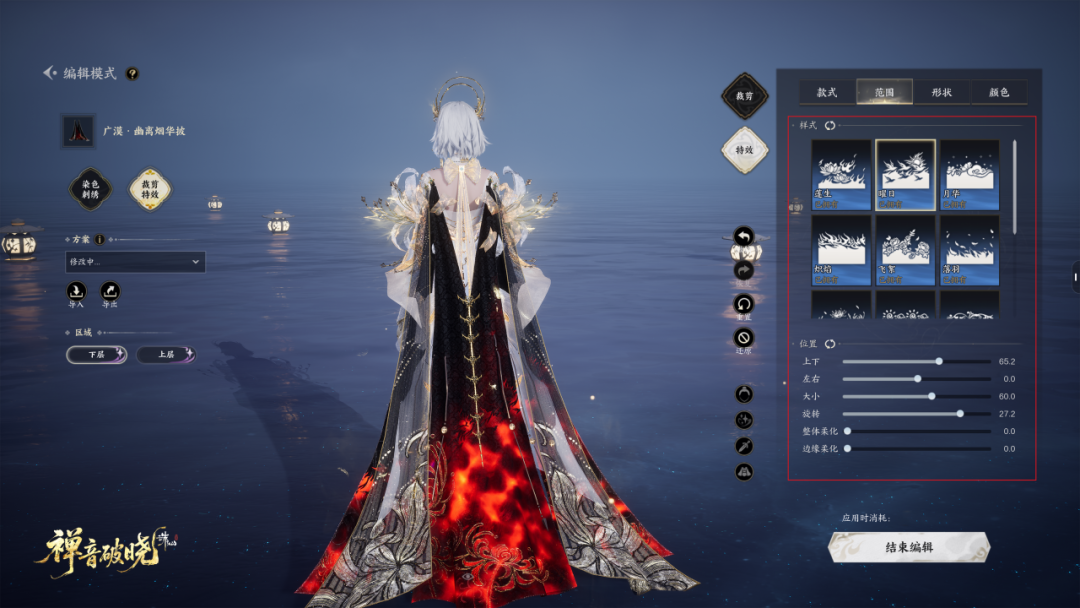
Task: Click the undo arrow button
Action: (743, 236)
